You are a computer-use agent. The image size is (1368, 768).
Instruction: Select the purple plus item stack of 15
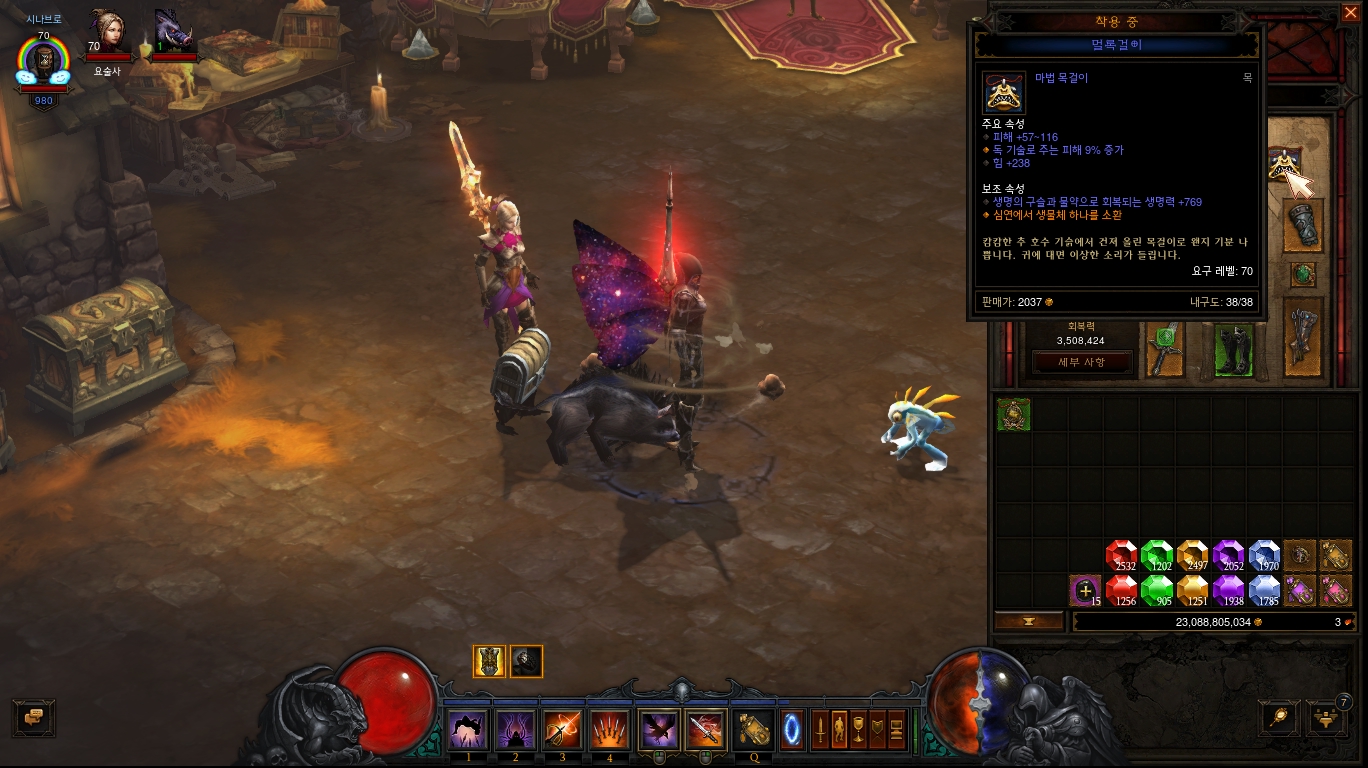1085,590
